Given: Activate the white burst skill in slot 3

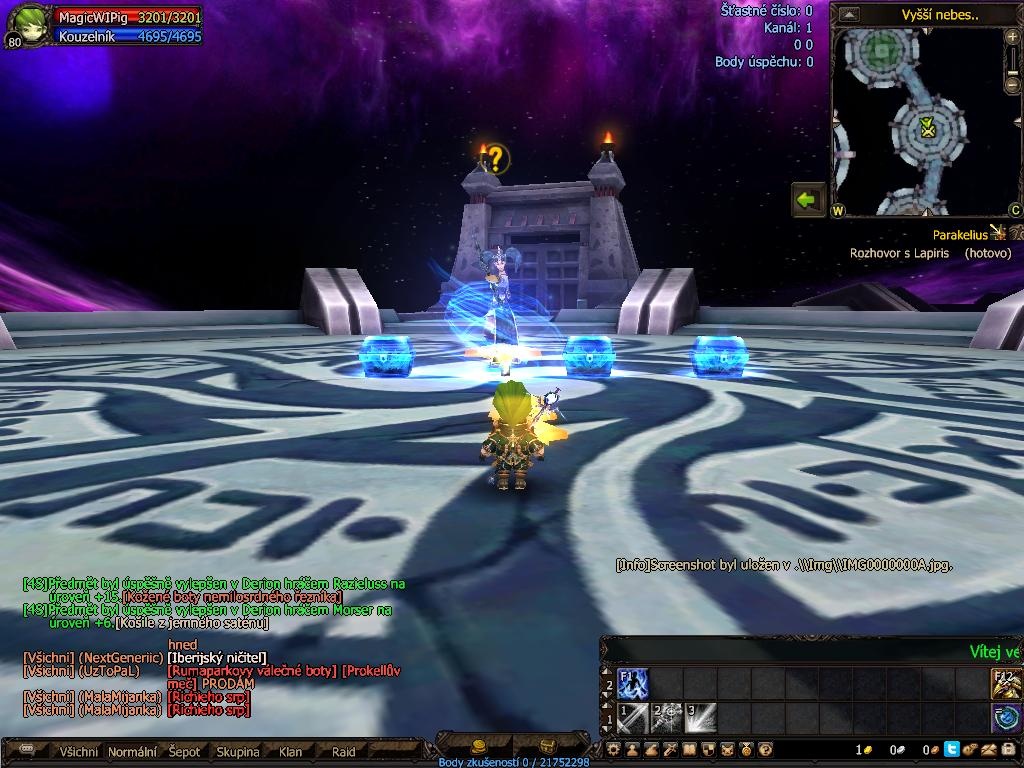Looking at the screenshot, I should [700, 718].
